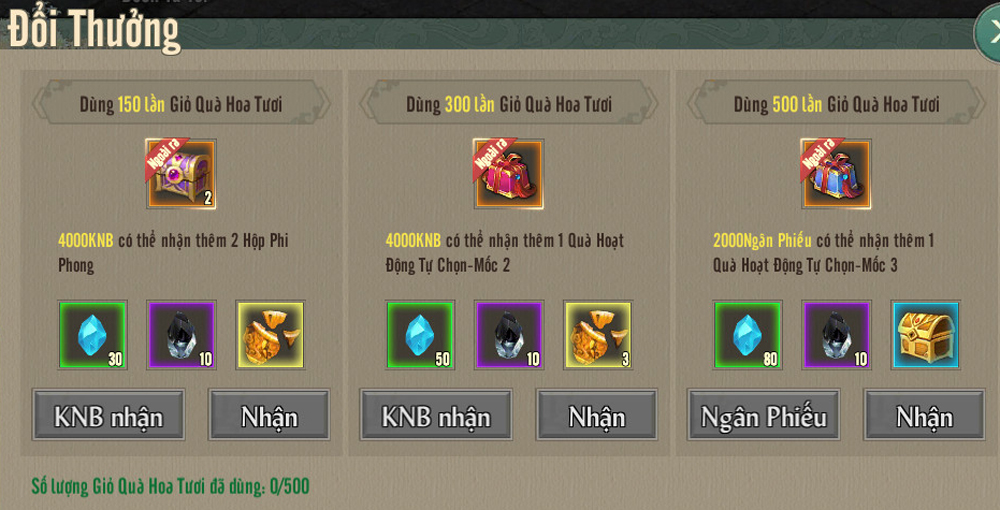Select the blue crystal with quantity 30
Image resolution: width=1000 pixels, height=510 pixels.
click(92, 334)
